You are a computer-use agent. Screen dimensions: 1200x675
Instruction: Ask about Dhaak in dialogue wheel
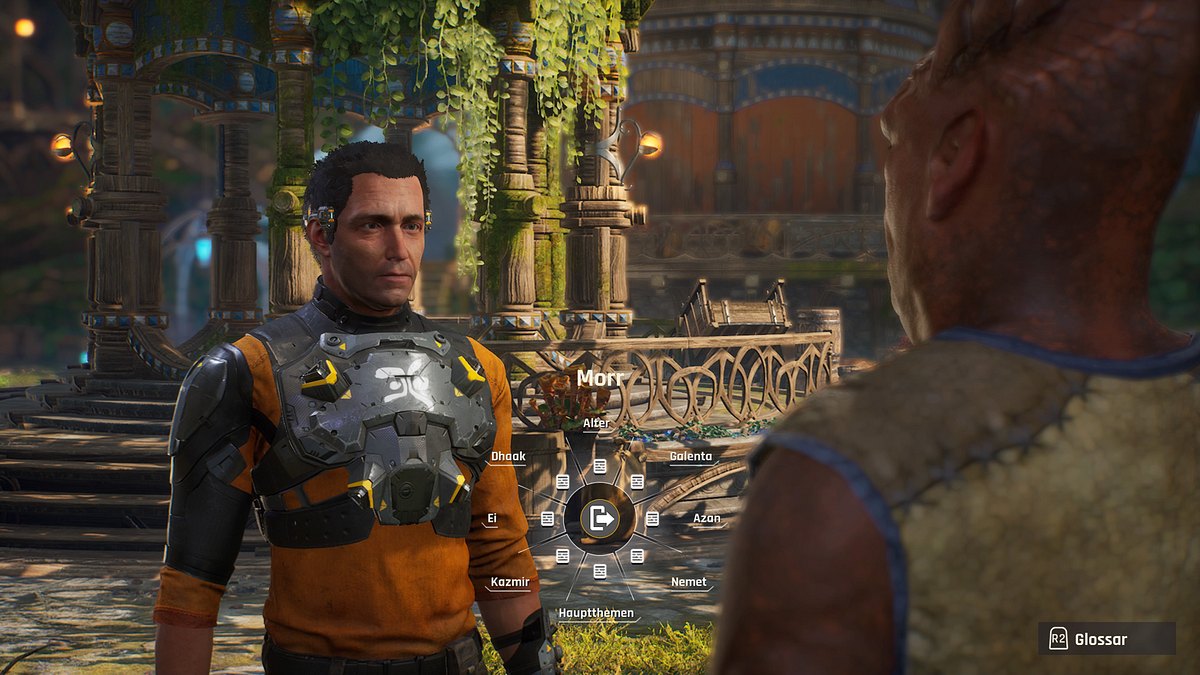click(x=508, y=457)
